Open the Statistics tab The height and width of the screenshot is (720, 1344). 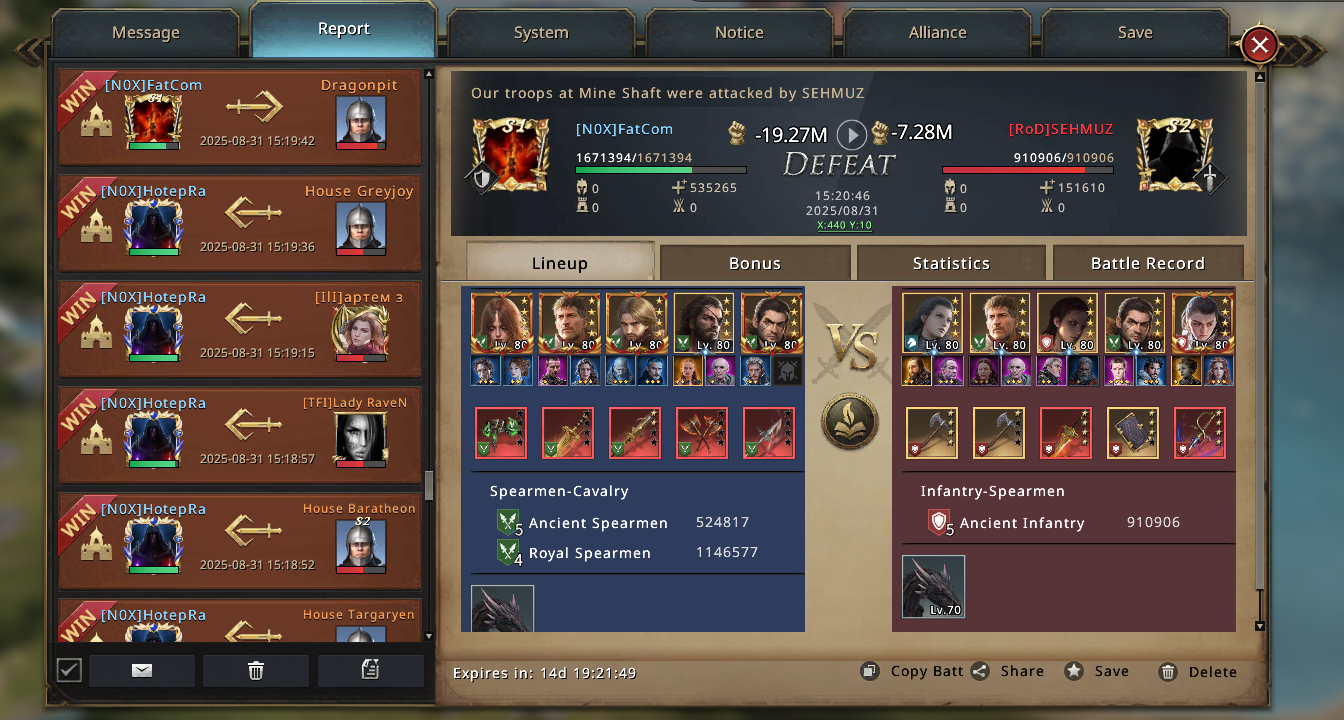(x=951, y=263)
